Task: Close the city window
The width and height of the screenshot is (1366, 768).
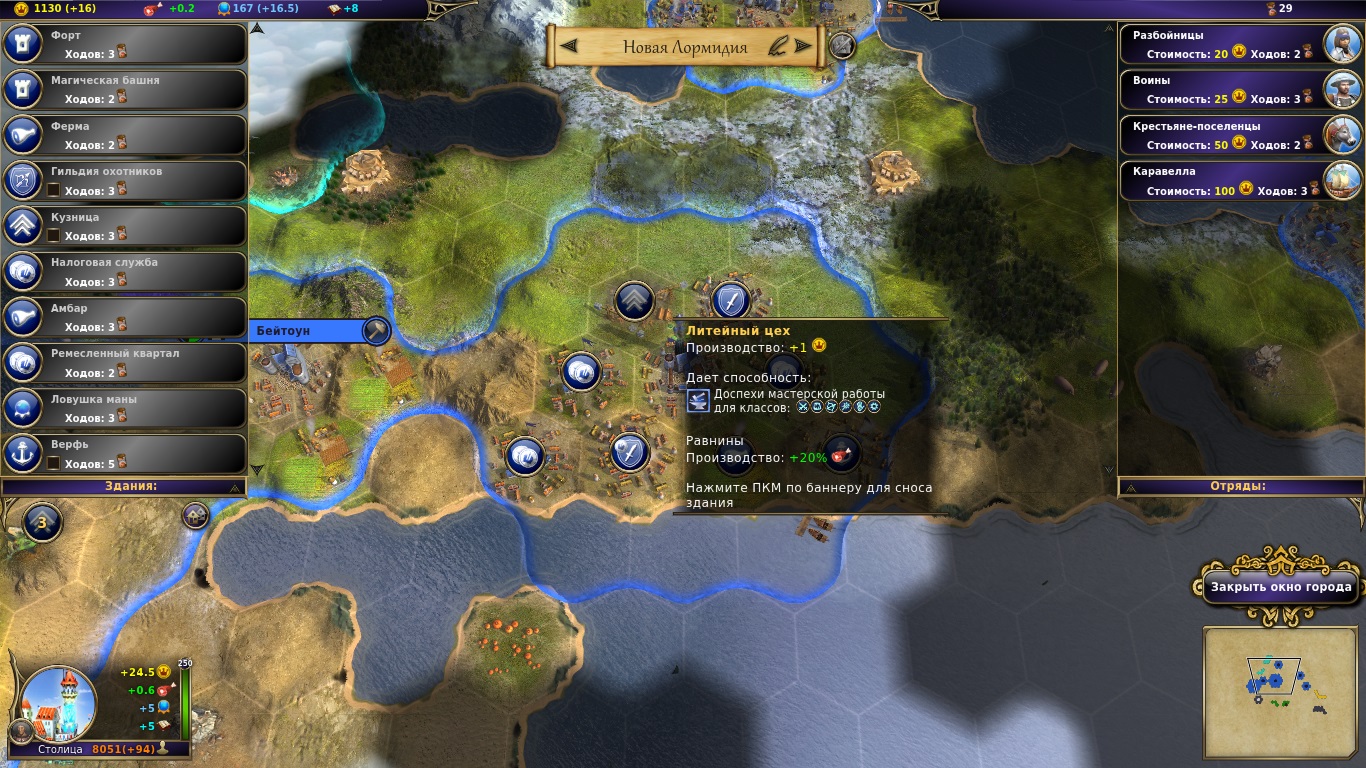Action: pos(1280,588)
